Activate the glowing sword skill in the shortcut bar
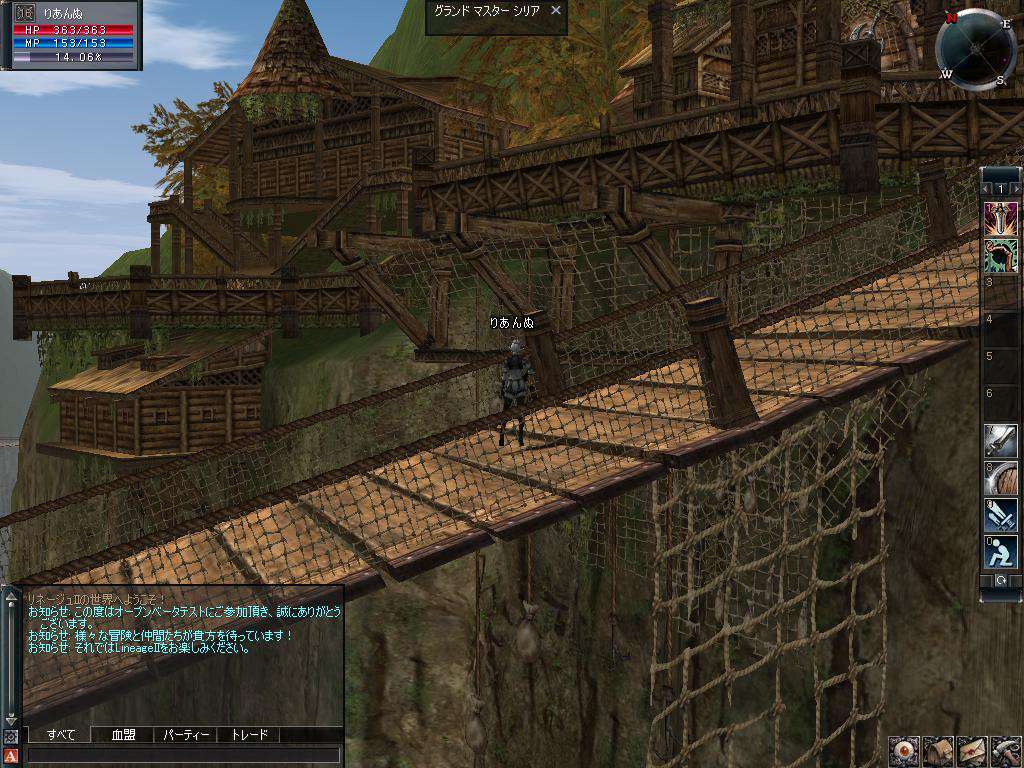This screenshot has width=1024, height=768. click(1001, 216)
